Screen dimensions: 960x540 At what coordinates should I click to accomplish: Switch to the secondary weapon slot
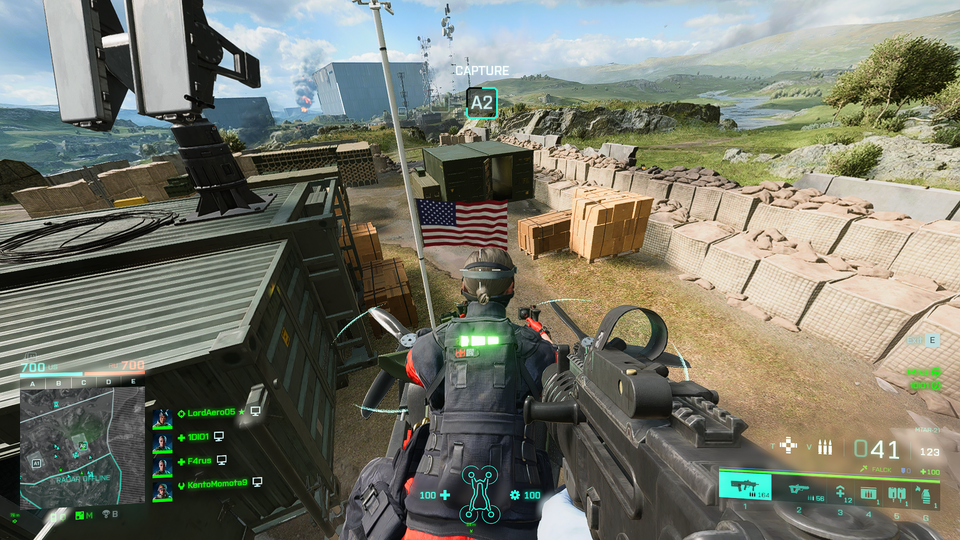pos(799,489)
